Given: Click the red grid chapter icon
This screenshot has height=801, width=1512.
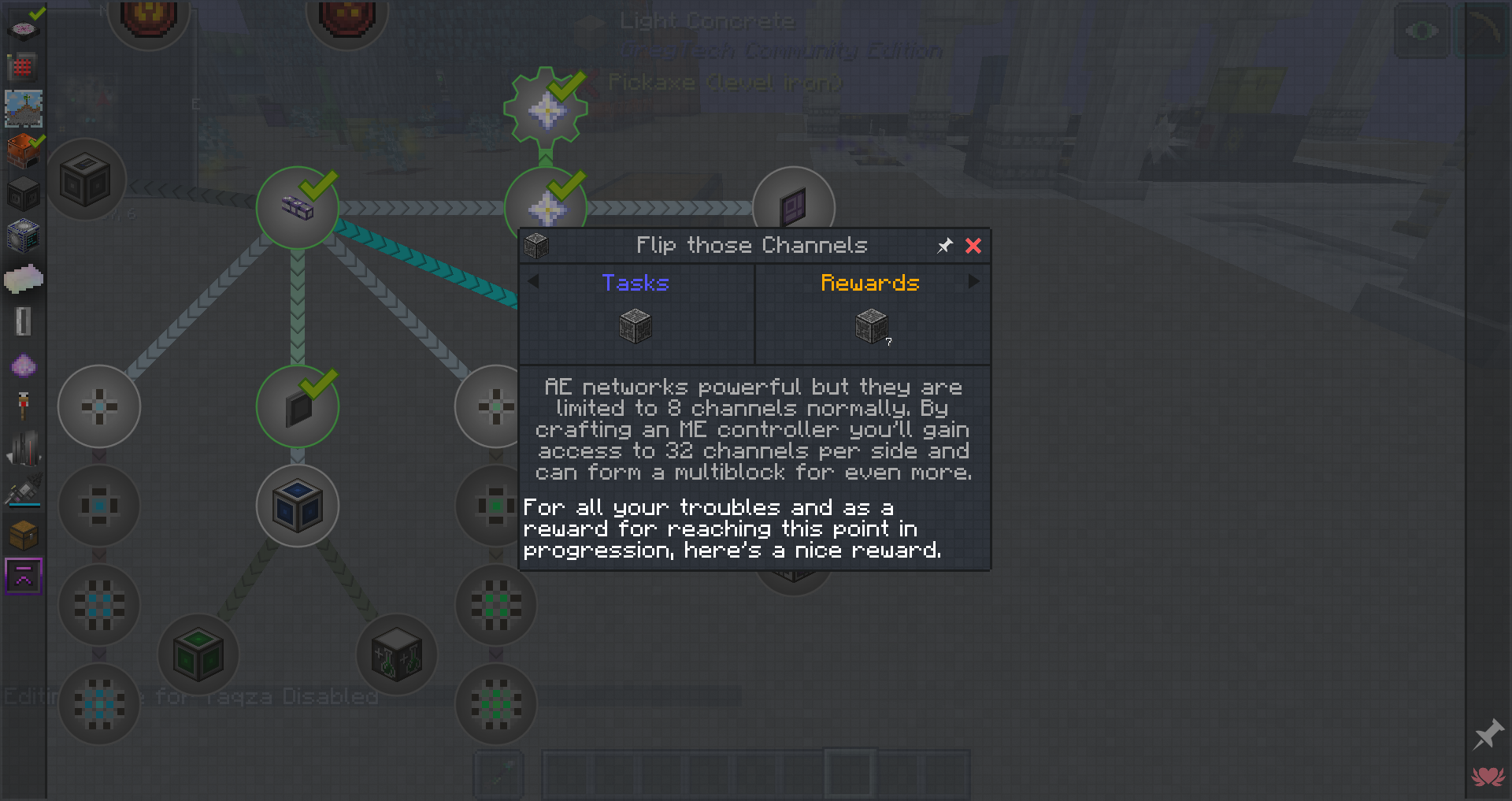Looking at the screenshot, I should (23, 68).
